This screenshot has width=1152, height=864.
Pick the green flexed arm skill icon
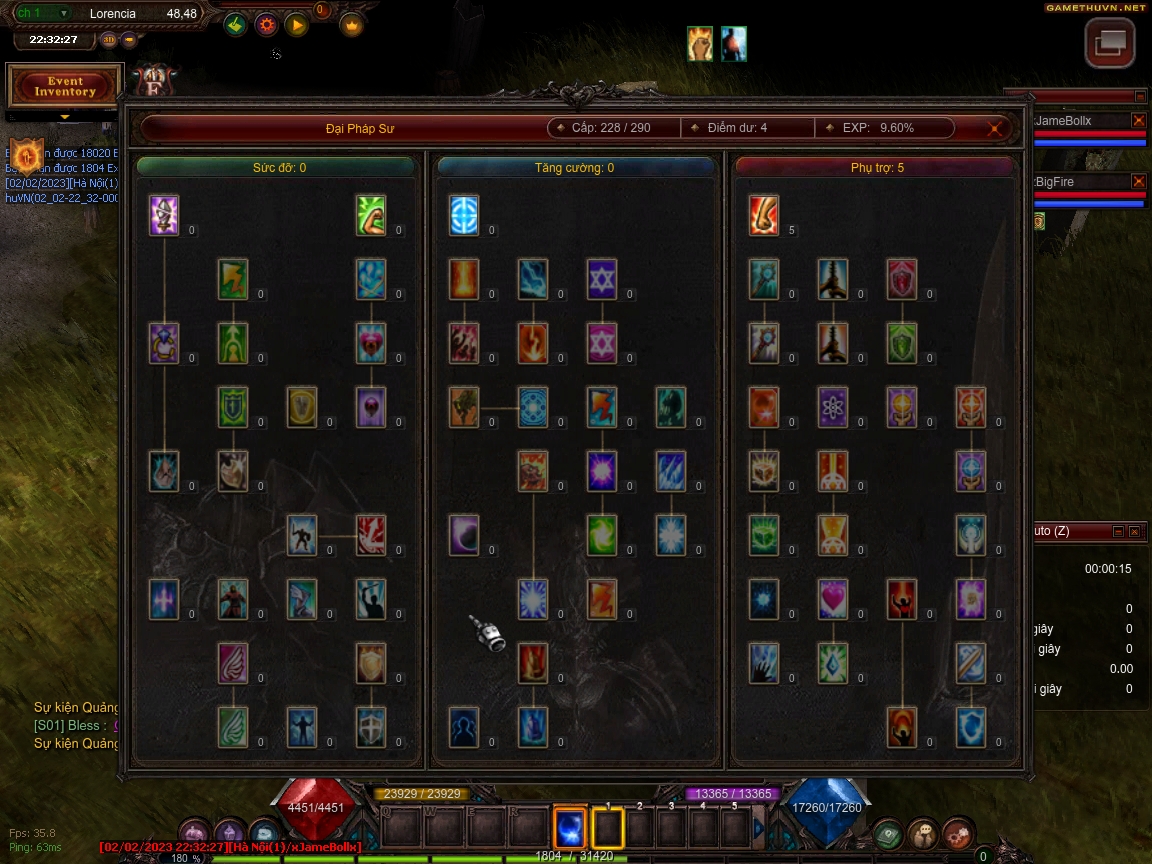click(371, 215)
